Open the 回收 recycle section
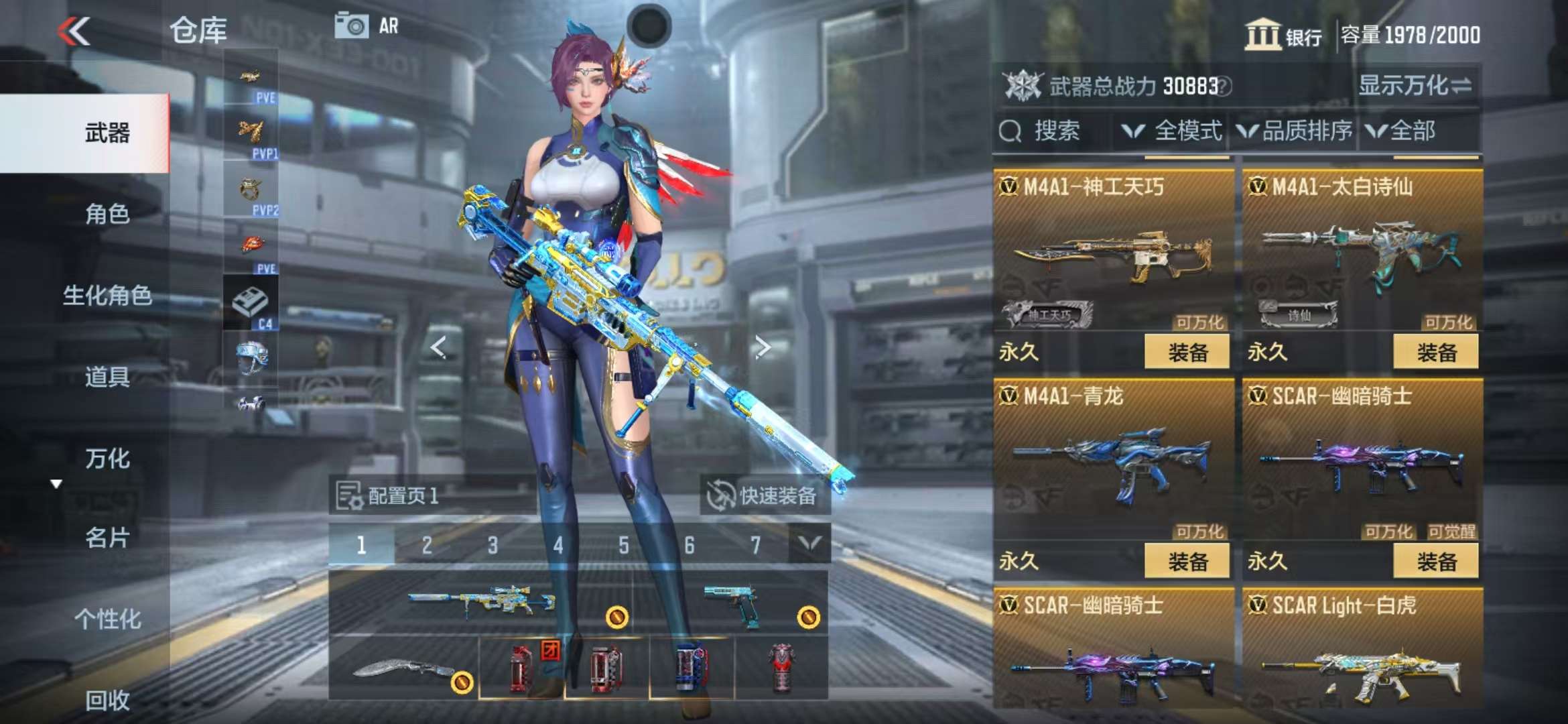 (x=107, y=700)
